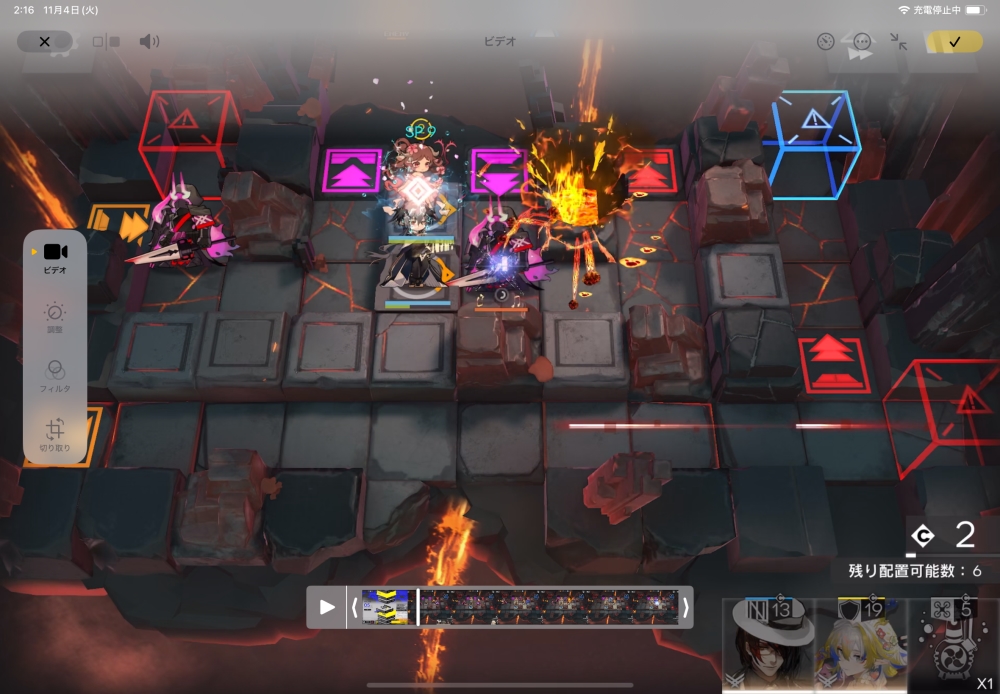1000x694 pixels.
Task: Open the three-dot more options menu
Action: click(x=862, y=42)
